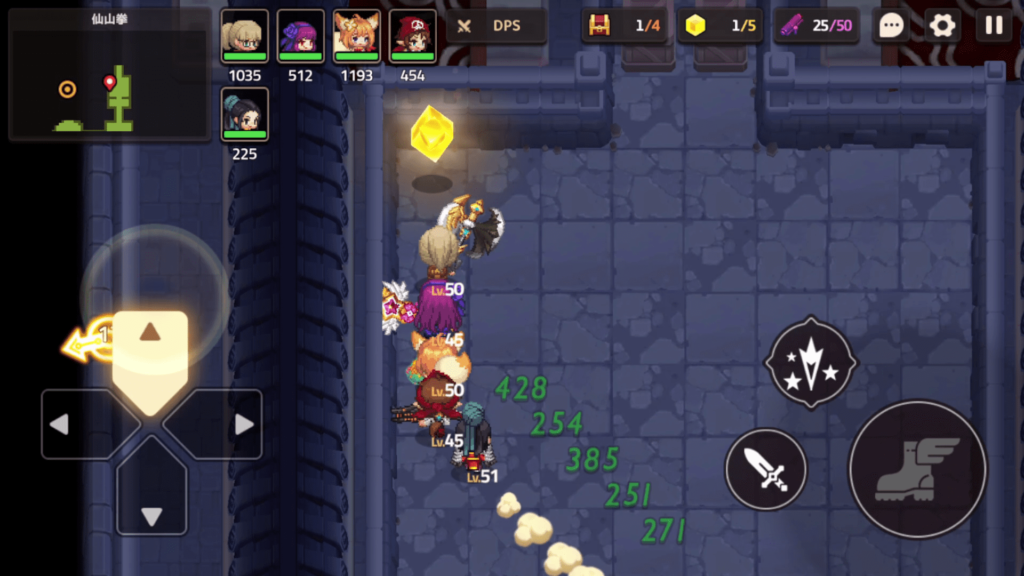Select the orange fox-eared hero portrait

356,37
